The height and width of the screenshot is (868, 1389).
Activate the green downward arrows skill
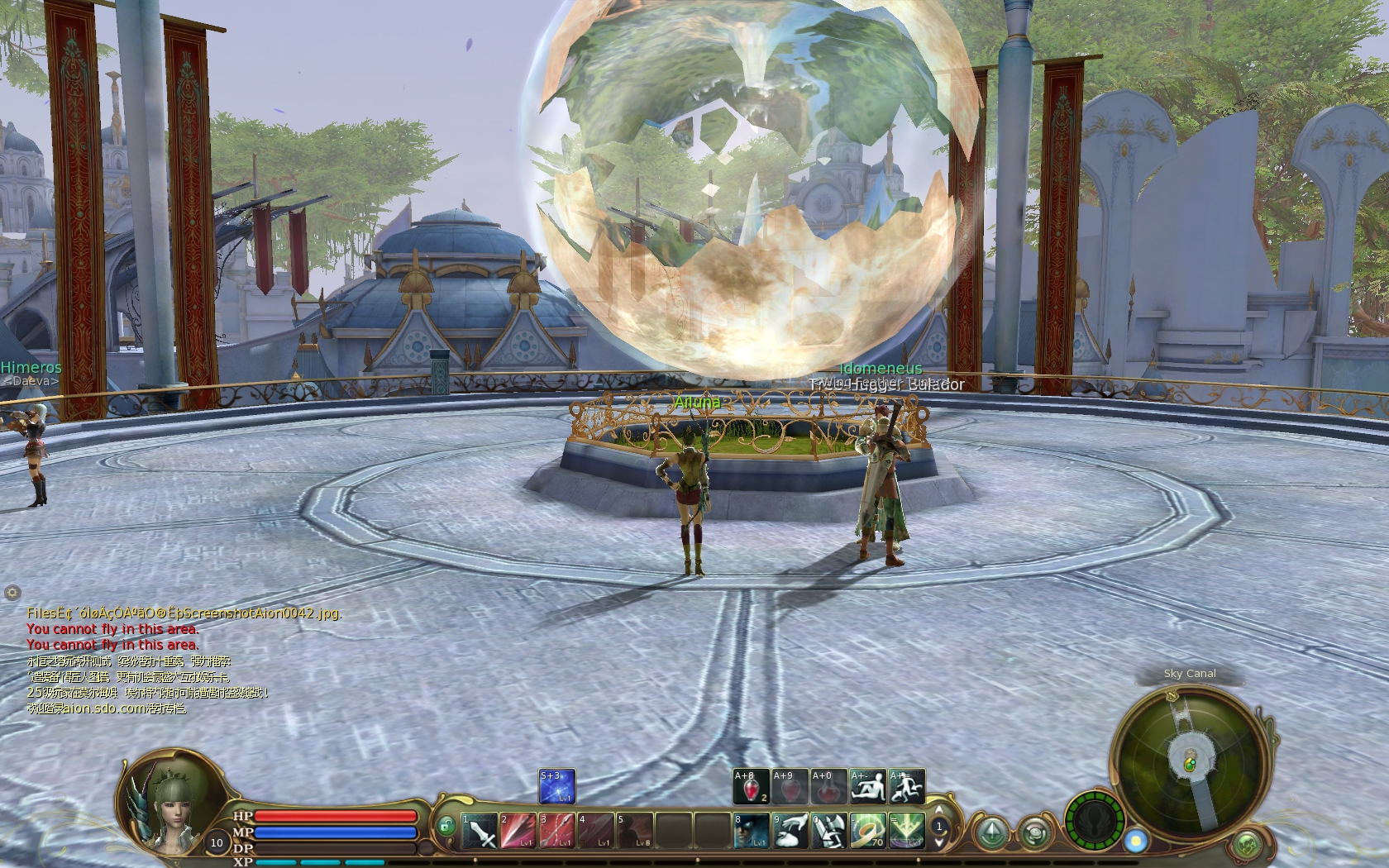click(x=906, y=831)
